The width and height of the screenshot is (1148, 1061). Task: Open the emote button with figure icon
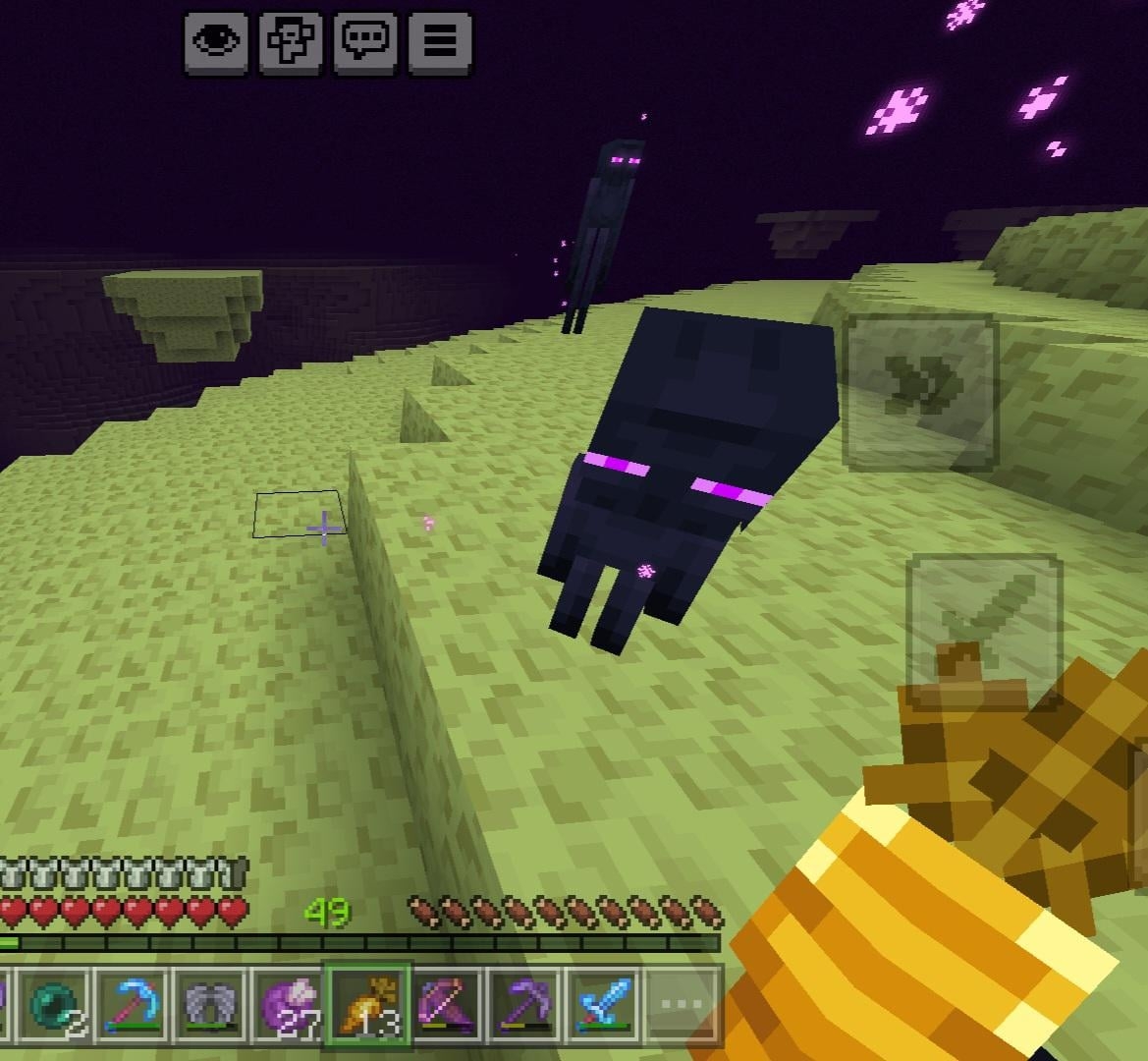pos(291,42)
